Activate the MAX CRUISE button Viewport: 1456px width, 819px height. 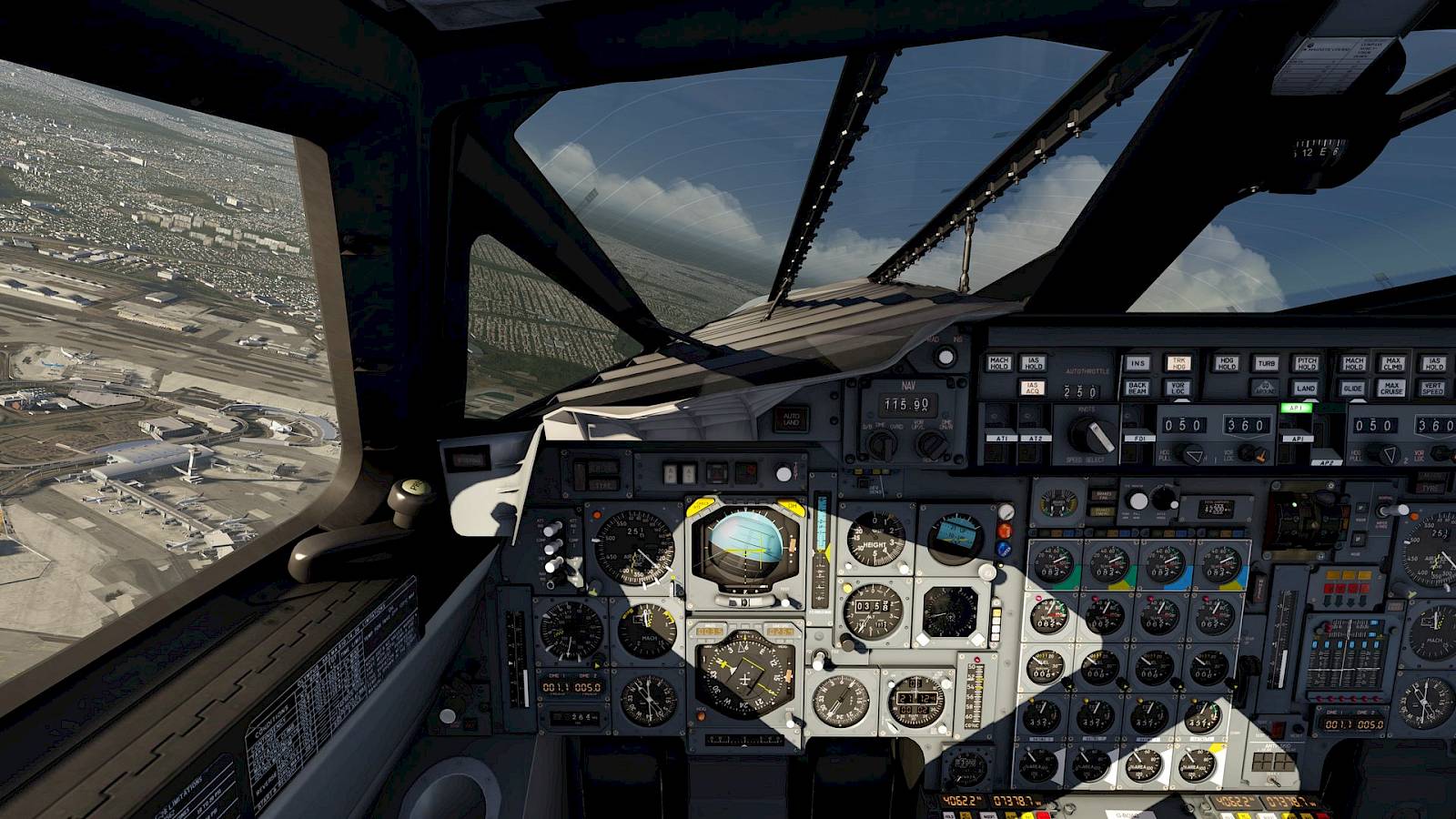pos(1392,388)
